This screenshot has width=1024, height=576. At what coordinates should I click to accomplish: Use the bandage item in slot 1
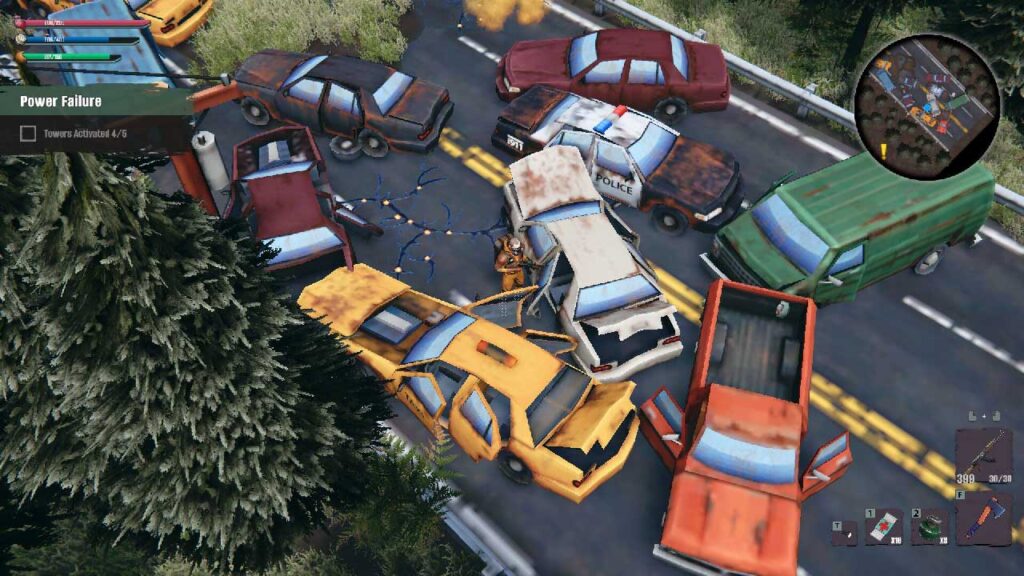[883, 526]
